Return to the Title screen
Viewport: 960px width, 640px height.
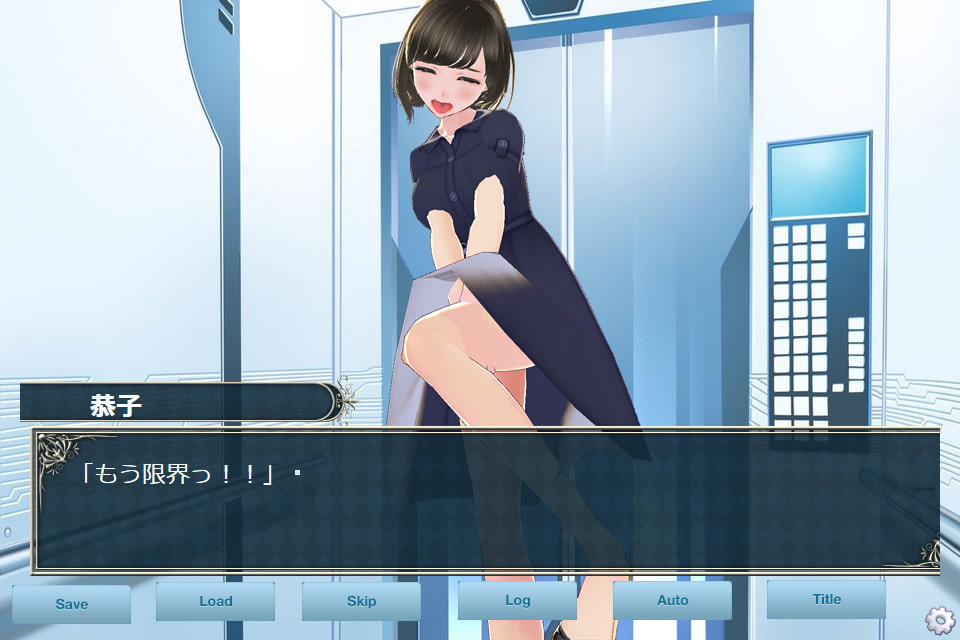click(x=826, y=600)
